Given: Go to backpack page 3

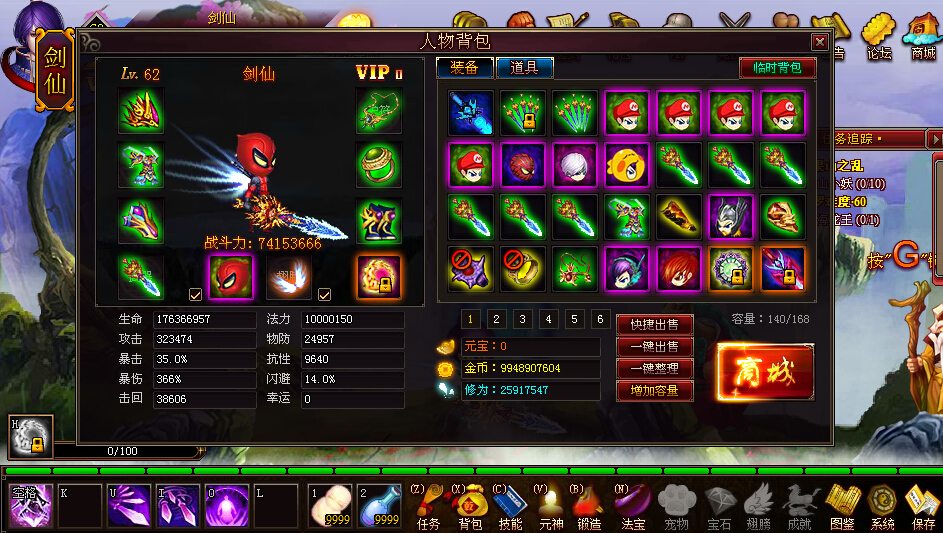Looking at the screenshot, I should click(523, 320).
